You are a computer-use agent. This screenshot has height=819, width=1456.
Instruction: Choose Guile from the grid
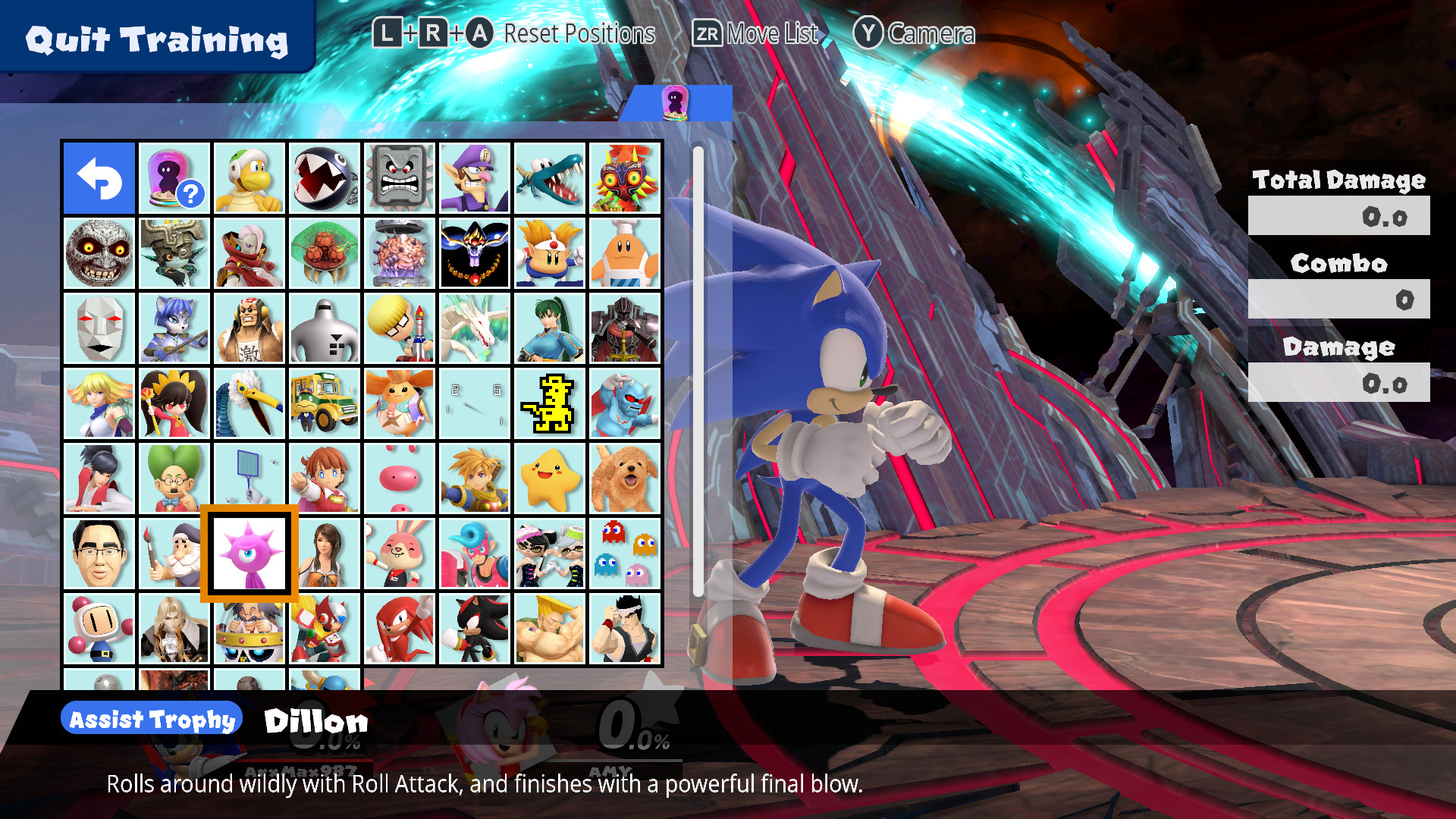550,627
